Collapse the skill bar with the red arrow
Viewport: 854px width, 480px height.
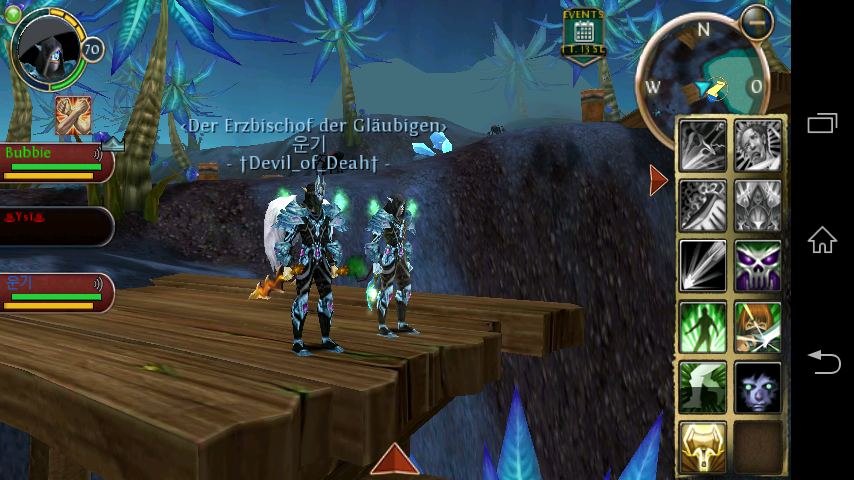(658, 180)
